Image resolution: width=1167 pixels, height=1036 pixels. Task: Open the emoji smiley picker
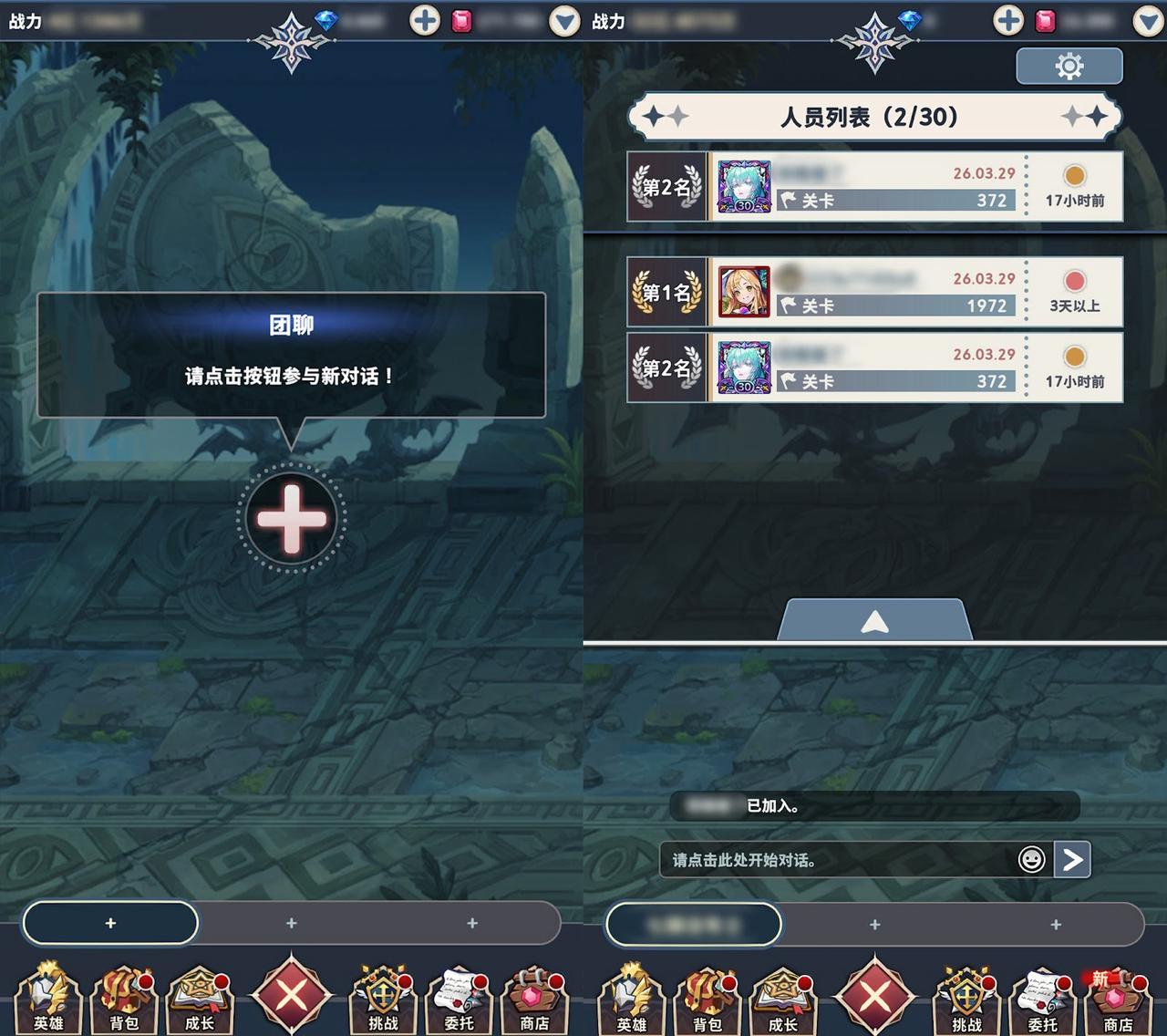pyautogui.click(x=1031, y=860)
